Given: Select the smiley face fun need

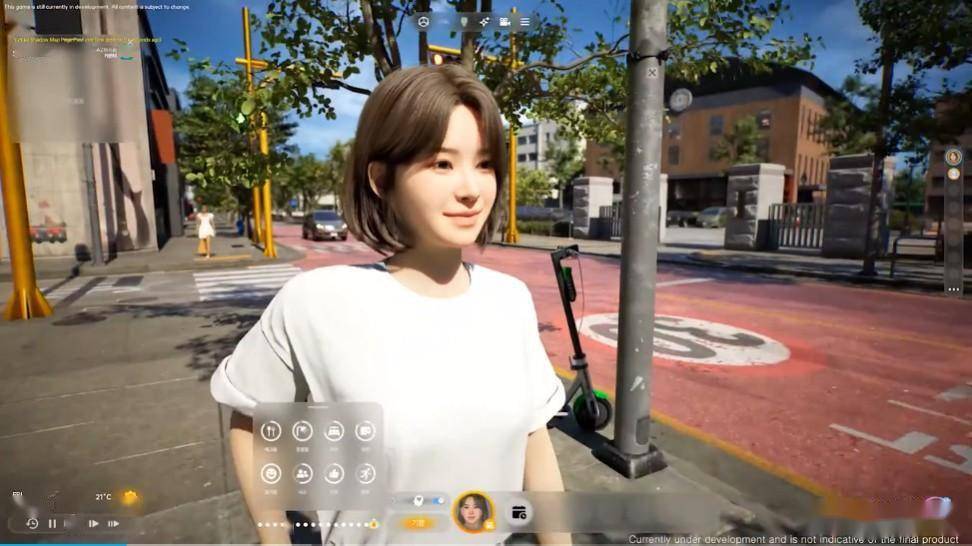Looking at the screenshot, I should pyautogui.click(x=271, y=473).
